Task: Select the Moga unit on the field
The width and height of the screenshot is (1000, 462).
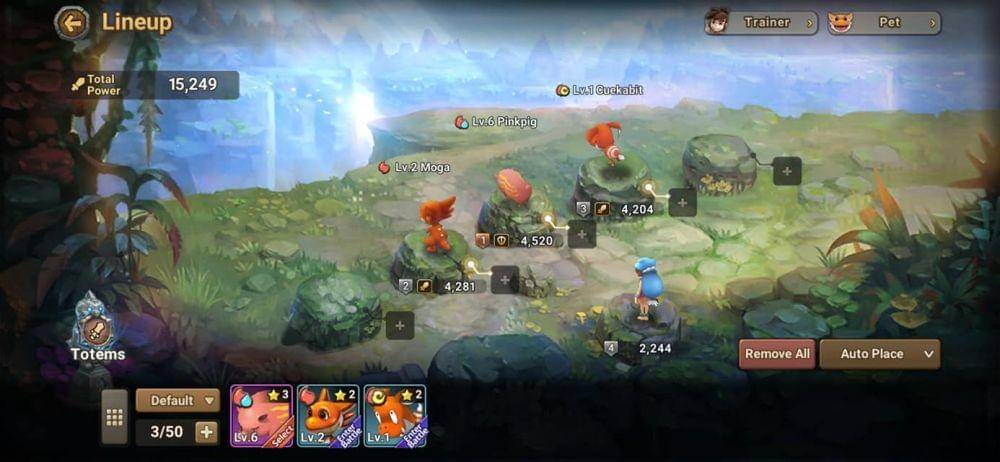Action: tap(437, 225)
